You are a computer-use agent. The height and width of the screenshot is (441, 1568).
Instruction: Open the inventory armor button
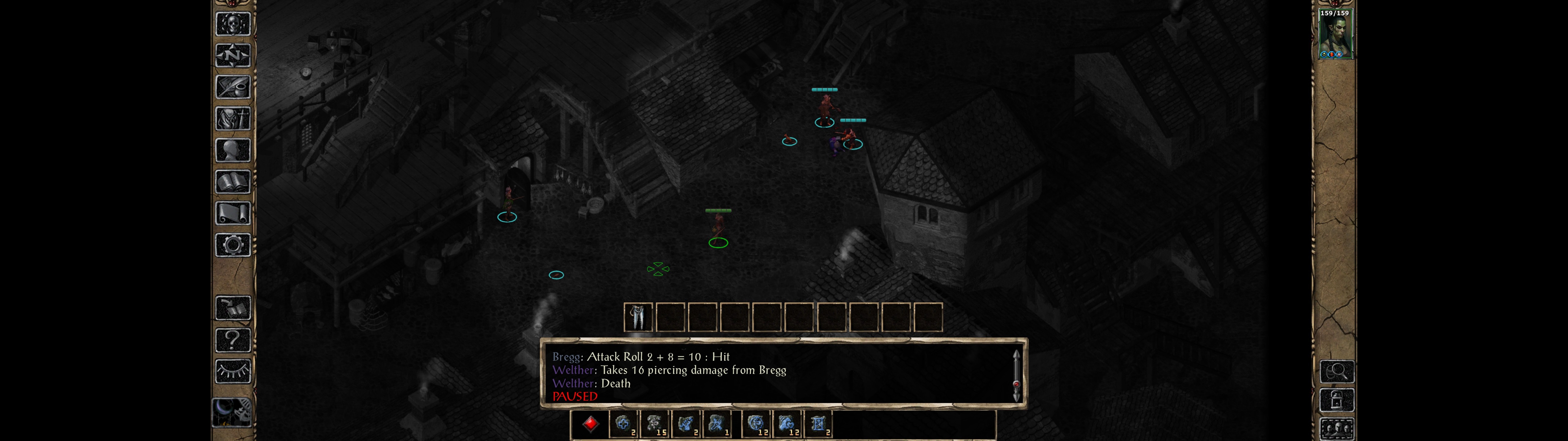[x=232, y=119]
